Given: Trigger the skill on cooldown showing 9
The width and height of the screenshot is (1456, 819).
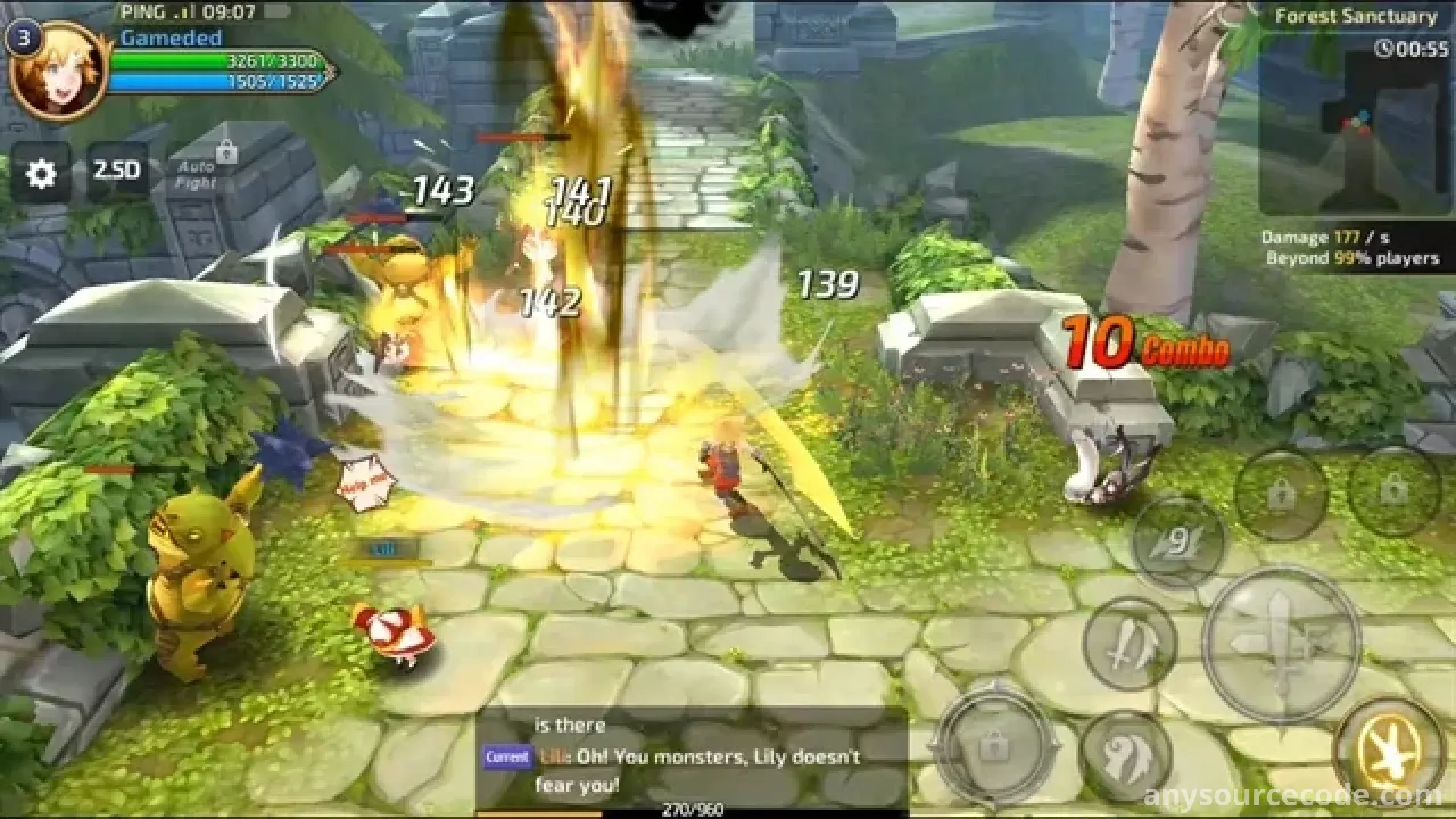Looking at the screenshot, I should [1178, 541].
